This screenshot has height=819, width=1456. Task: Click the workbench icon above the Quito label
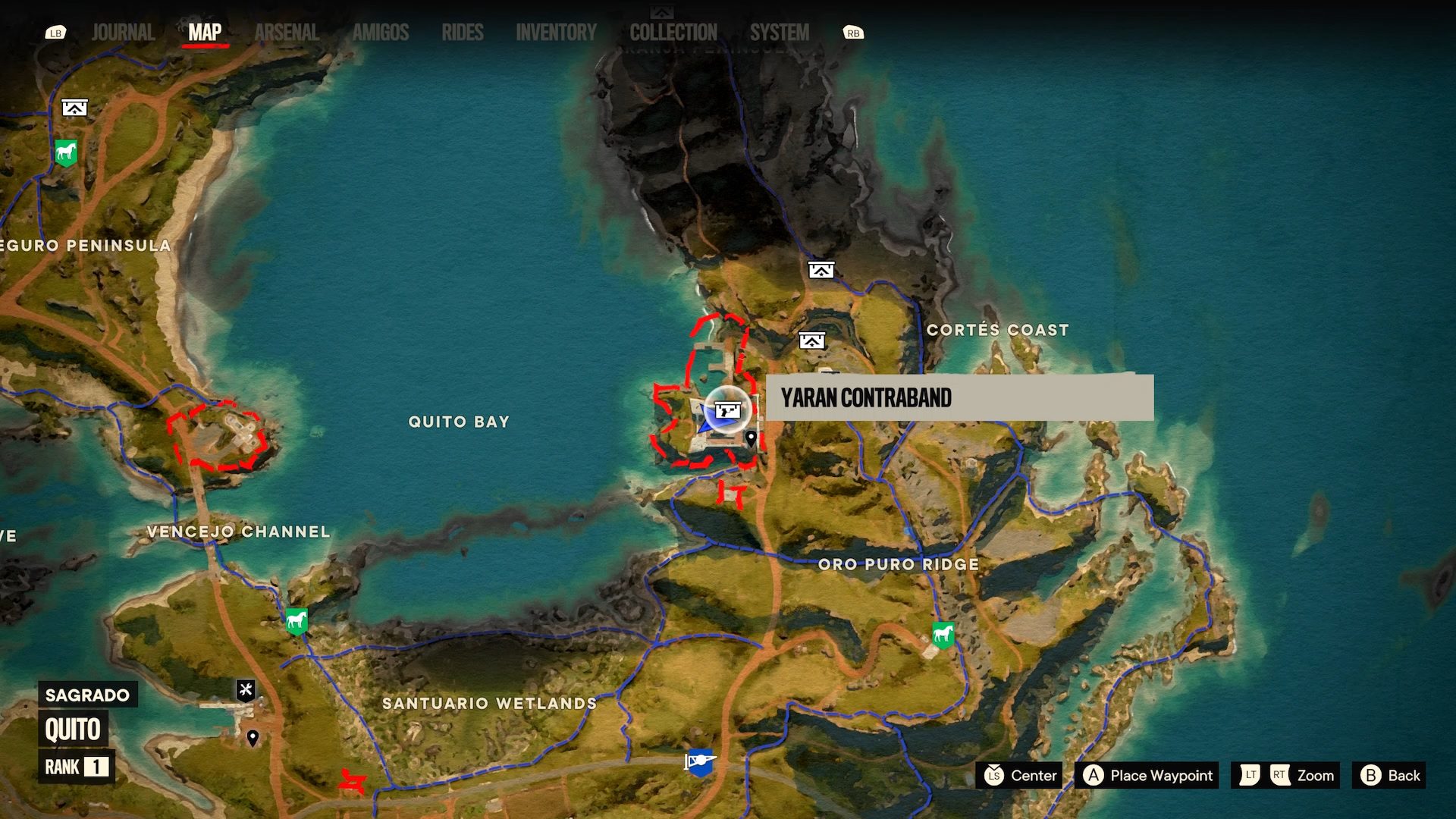(x=245, y=689)
